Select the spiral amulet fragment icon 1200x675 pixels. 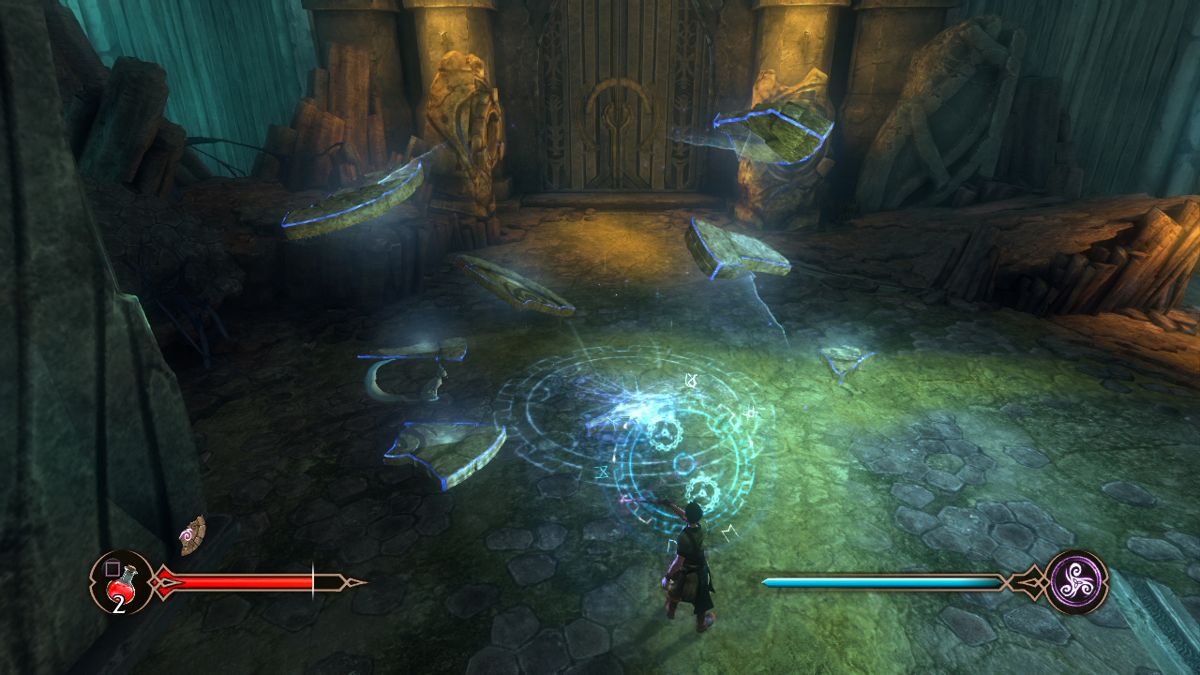(x=192, y=535)
